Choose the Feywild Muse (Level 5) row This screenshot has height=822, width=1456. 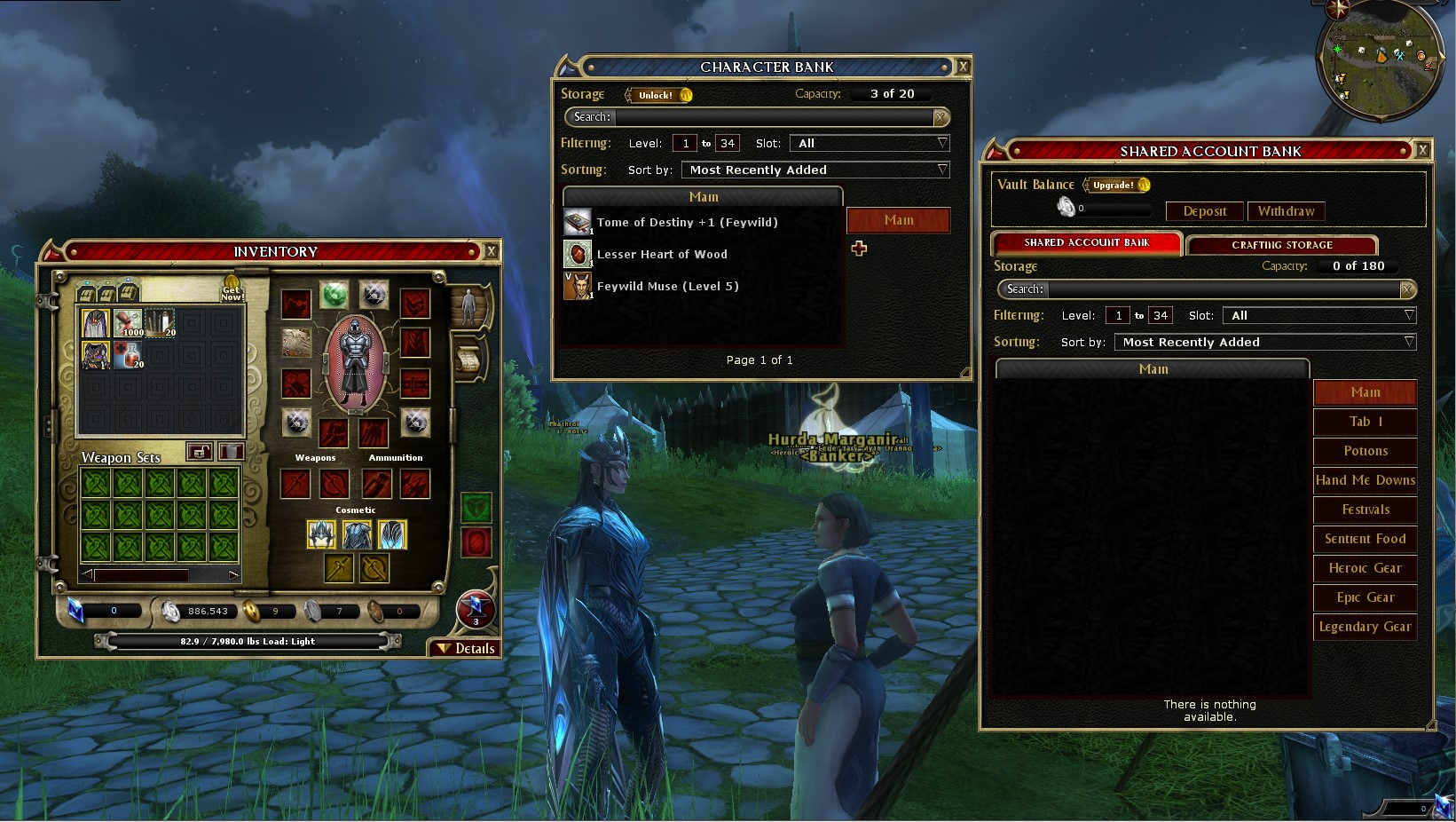point(667,286)
